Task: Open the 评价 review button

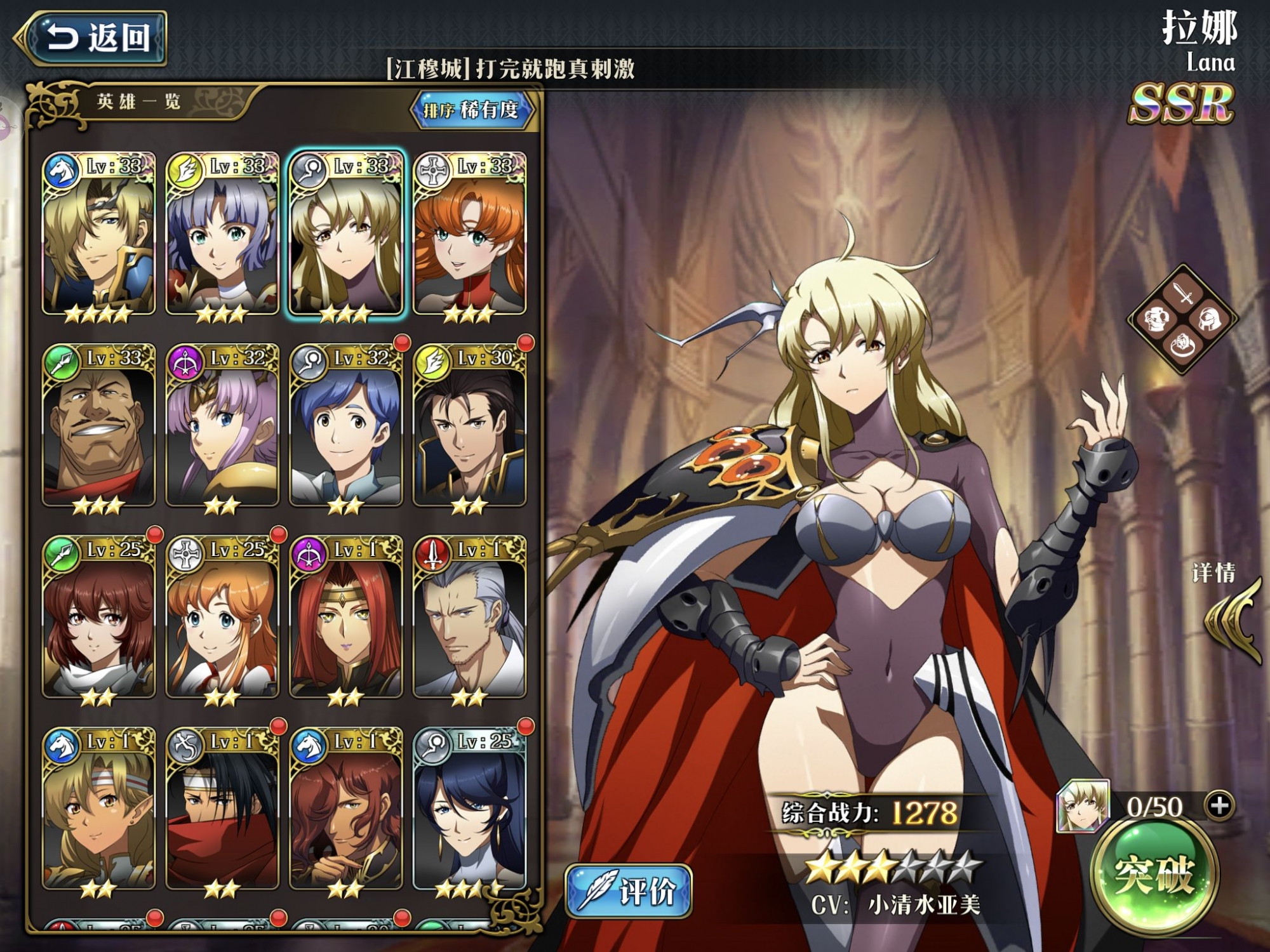Action: [629, 891]
